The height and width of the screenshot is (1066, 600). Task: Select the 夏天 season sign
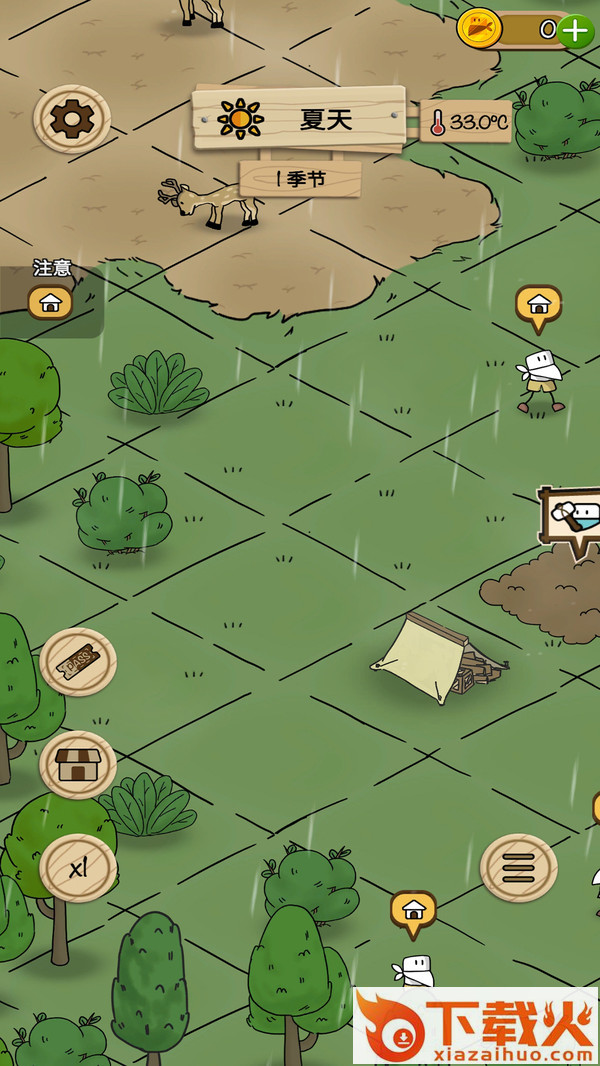[300, 119]
